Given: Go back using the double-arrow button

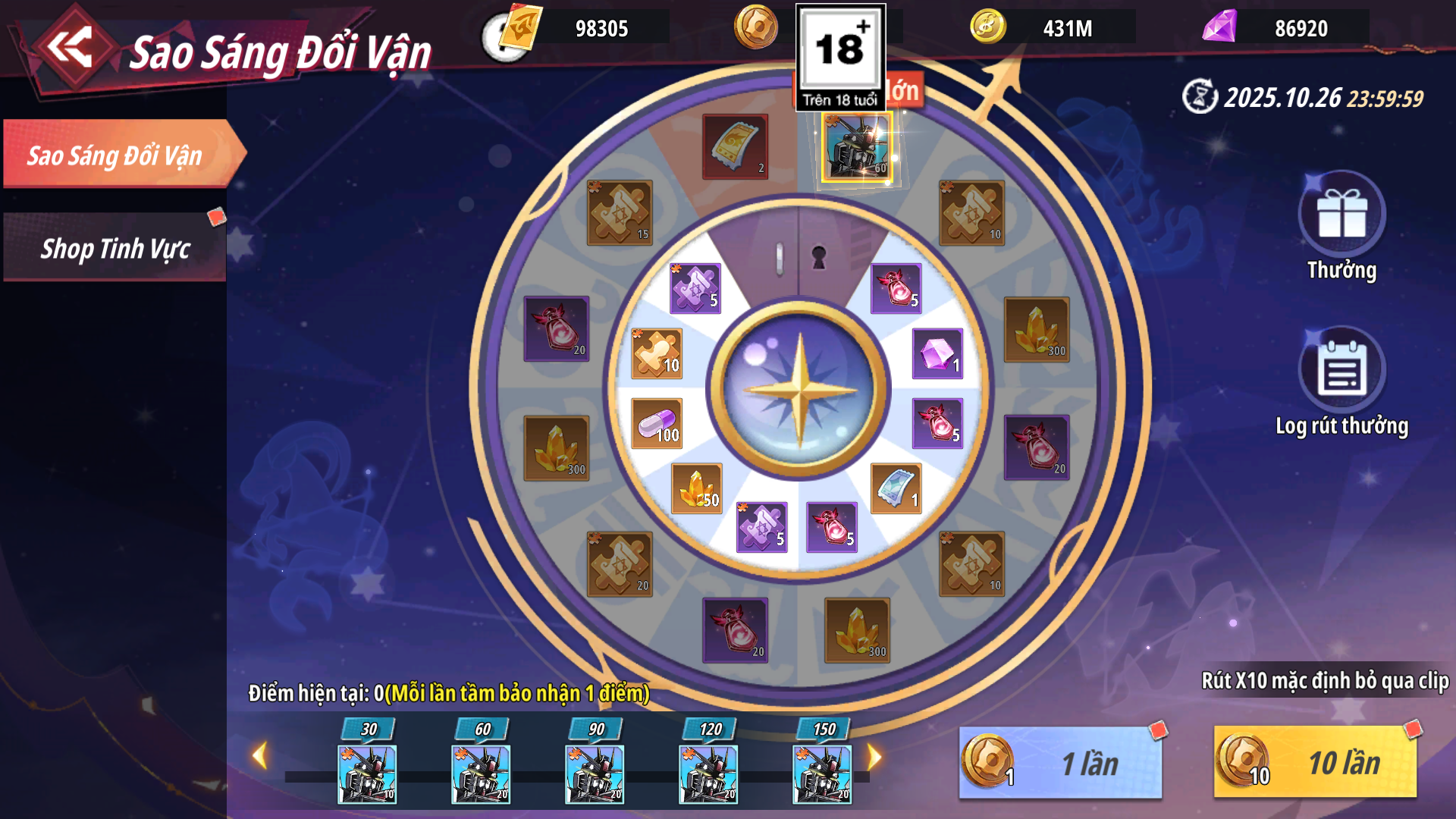Looking at the screenshot, I should (x=71, y=48).
